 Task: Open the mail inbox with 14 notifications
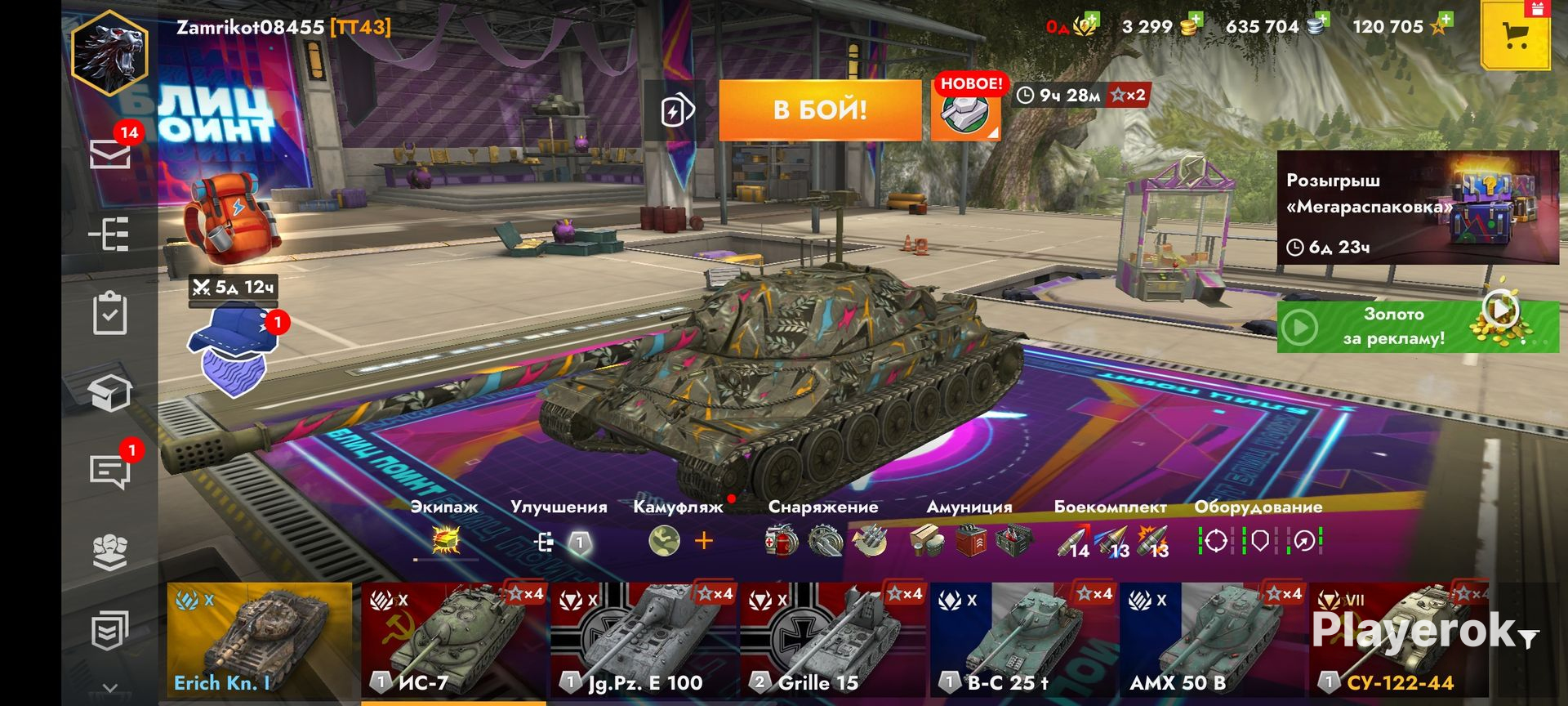[x=110, y=153]
